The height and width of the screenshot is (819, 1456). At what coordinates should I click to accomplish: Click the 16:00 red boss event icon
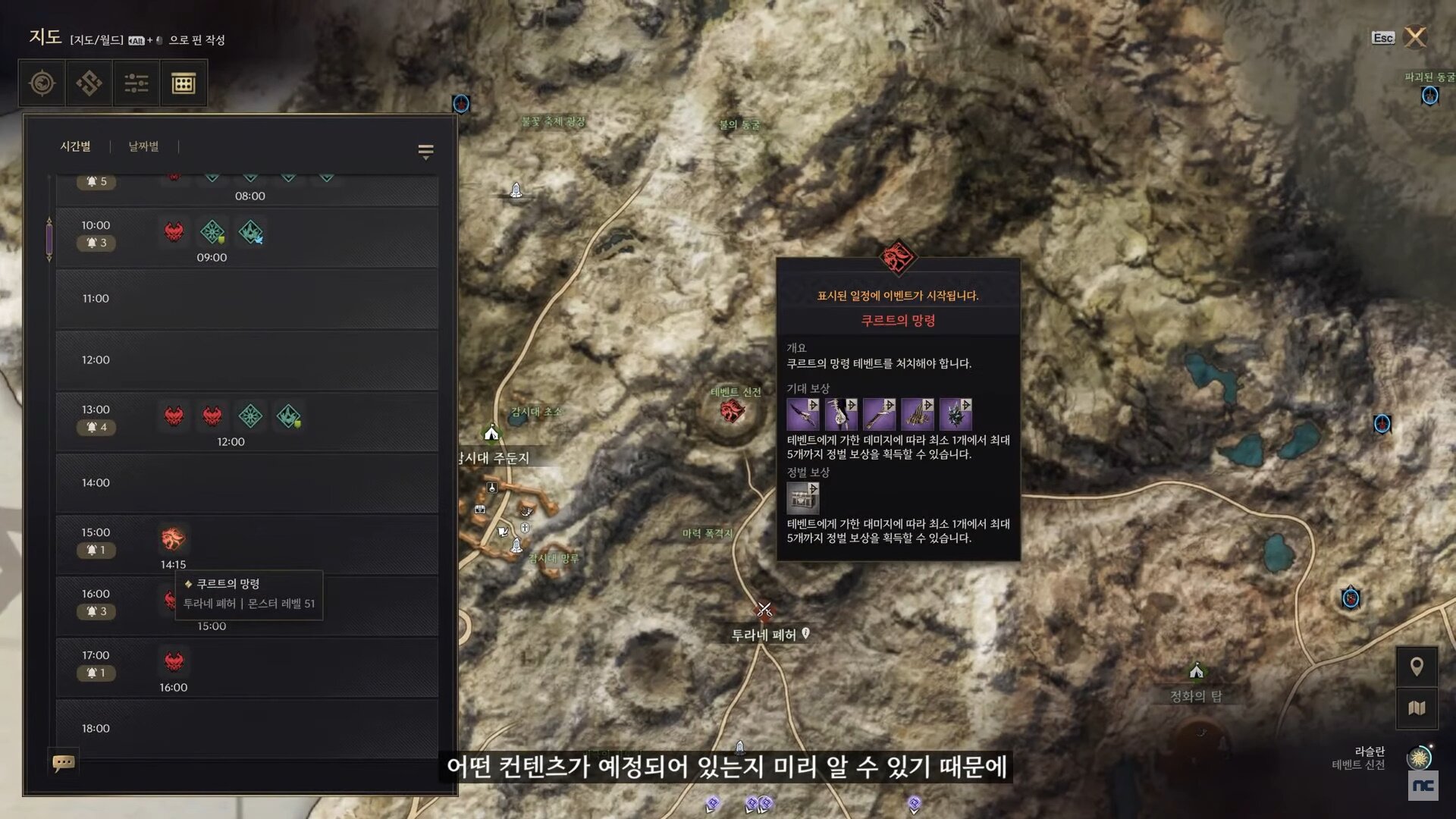point(174,661)
